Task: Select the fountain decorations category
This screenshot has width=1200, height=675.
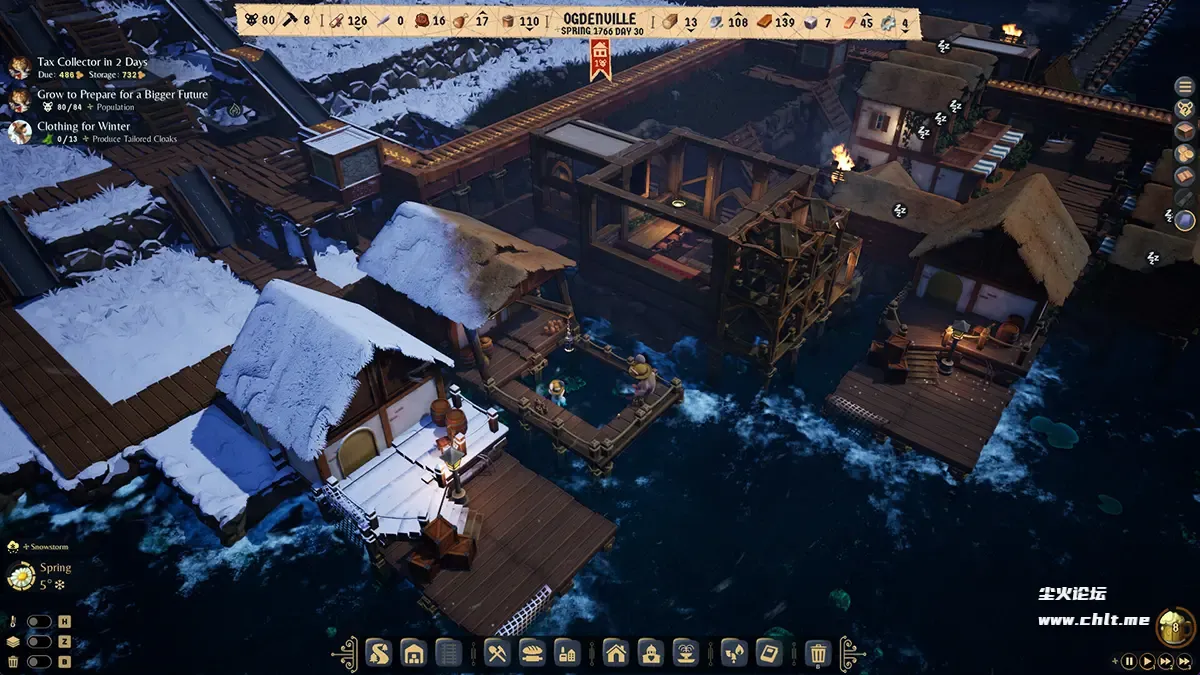Action: 685,654
